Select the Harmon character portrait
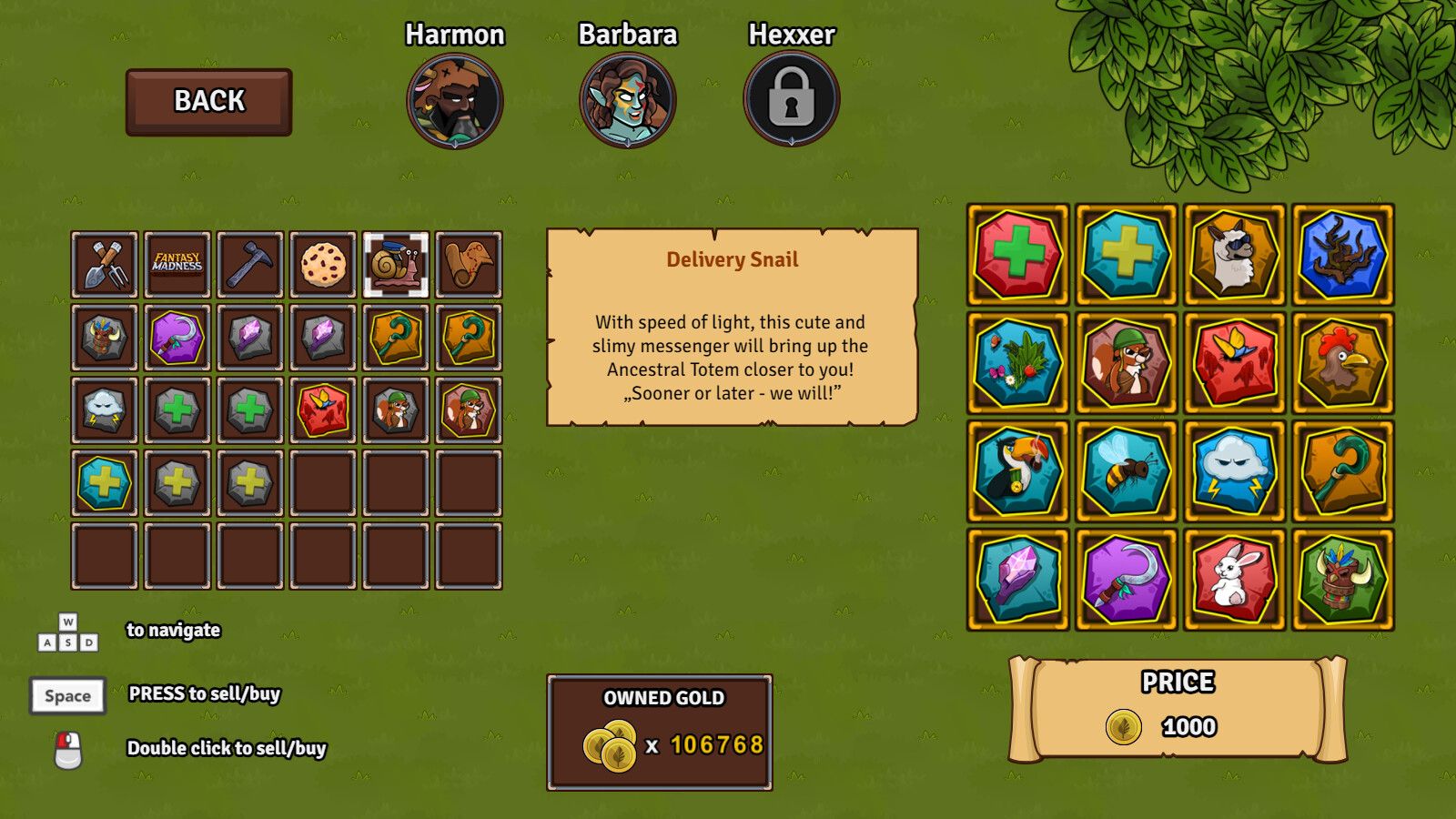Viewport: 1456px width, 819px height. 455,101
